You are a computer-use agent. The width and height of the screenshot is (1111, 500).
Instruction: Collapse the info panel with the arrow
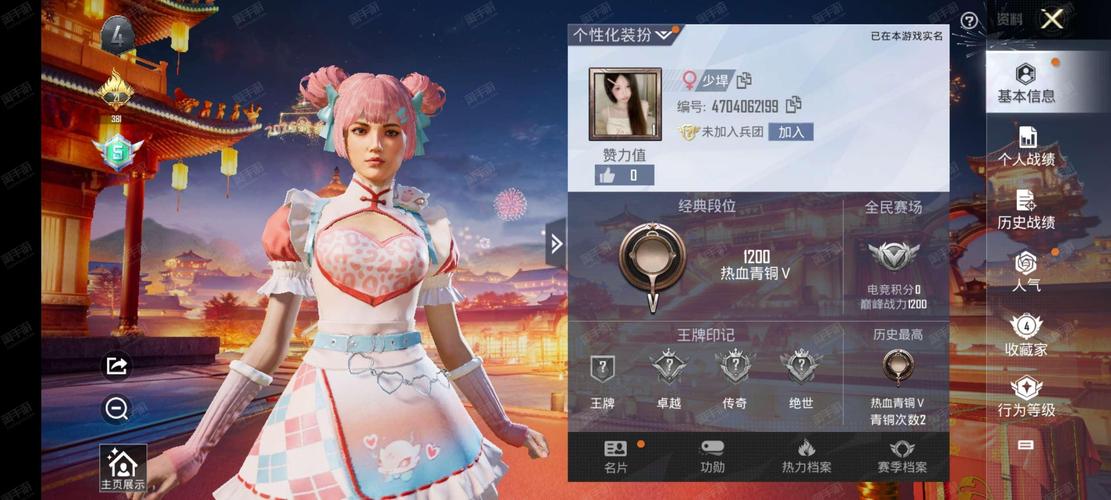click(556, 243)
